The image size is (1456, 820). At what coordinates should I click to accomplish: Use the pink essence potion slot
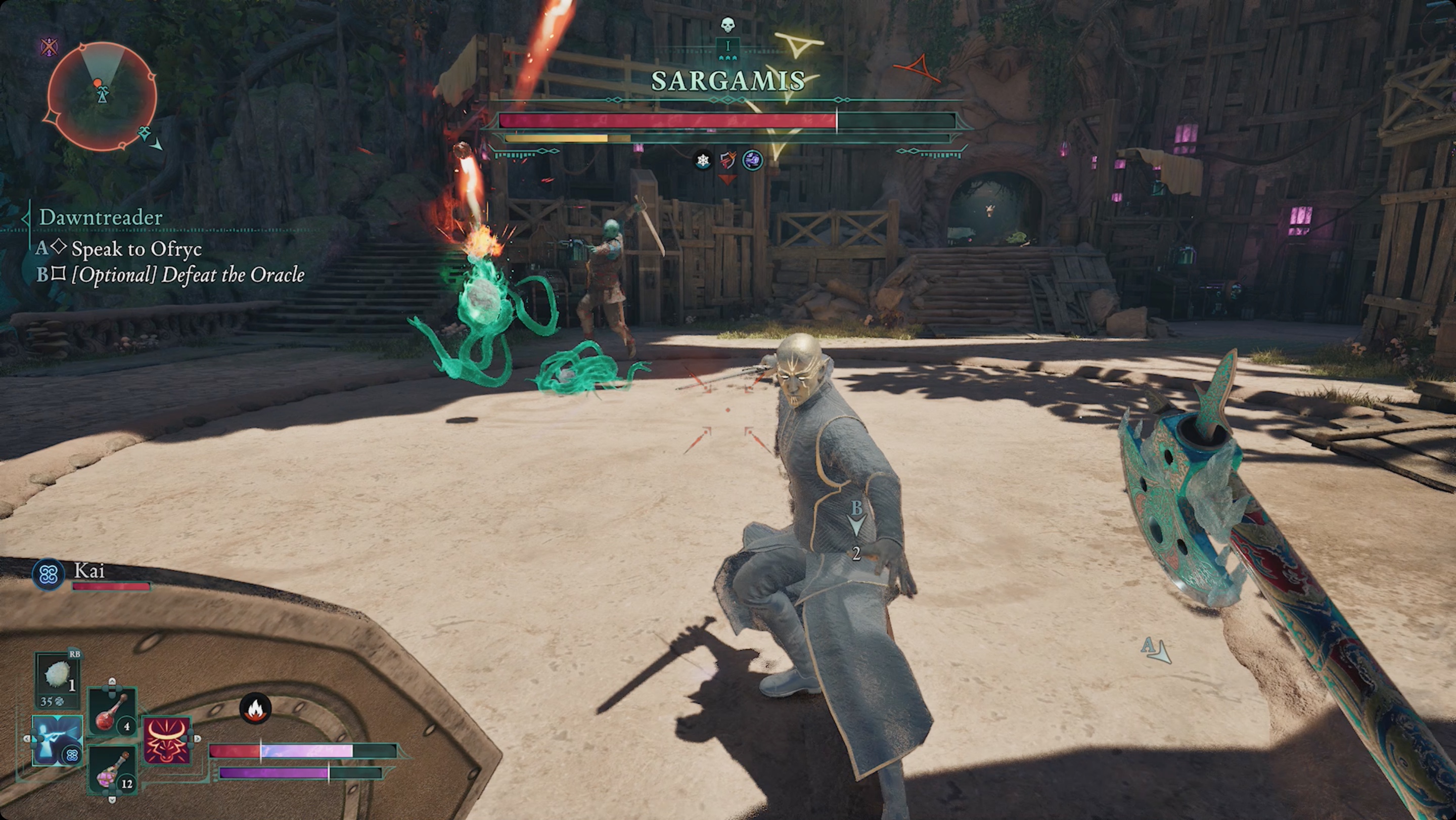pyautogui.click(x=112, y=769)
